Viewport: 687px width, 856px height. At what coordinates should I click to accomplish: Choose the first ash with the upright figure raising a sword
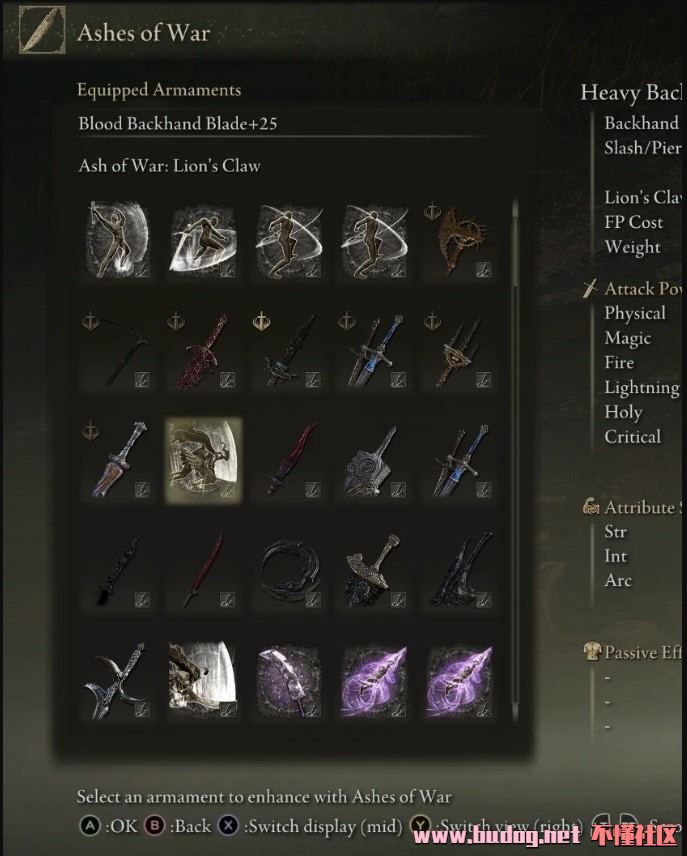pyautogui.click(x=118, y=240)
